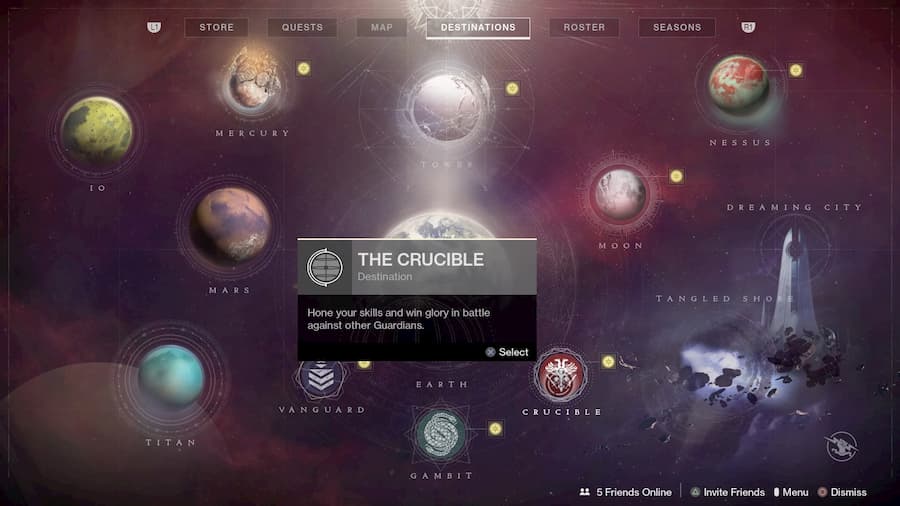Select the Nessus planet
This screenshot has height=506, width=900.
(x=740, y=86)
